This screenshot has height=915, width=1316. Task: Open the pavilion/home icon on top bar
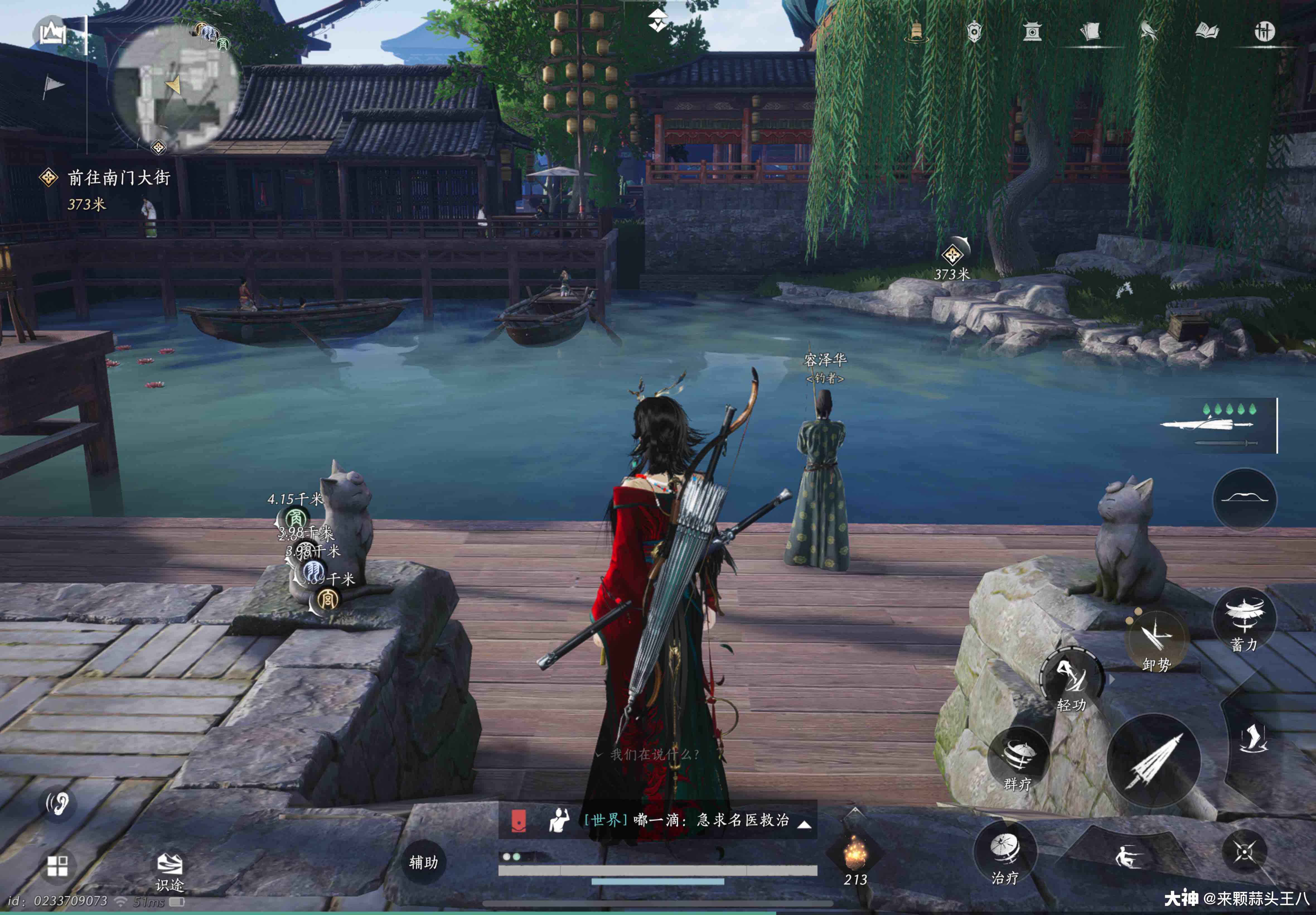[1033, 32]
